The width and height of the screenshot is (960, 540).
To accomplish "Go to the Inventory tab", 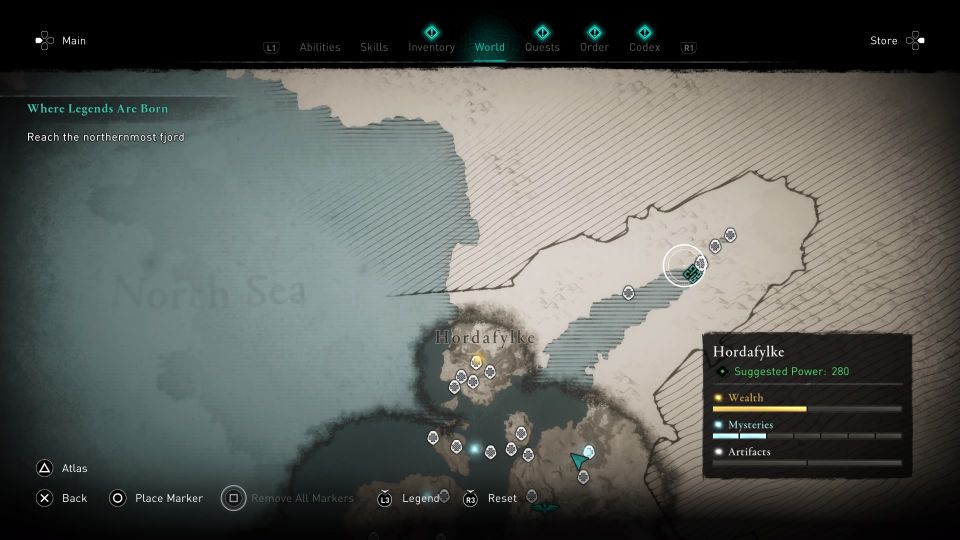I will coord(431,47).
